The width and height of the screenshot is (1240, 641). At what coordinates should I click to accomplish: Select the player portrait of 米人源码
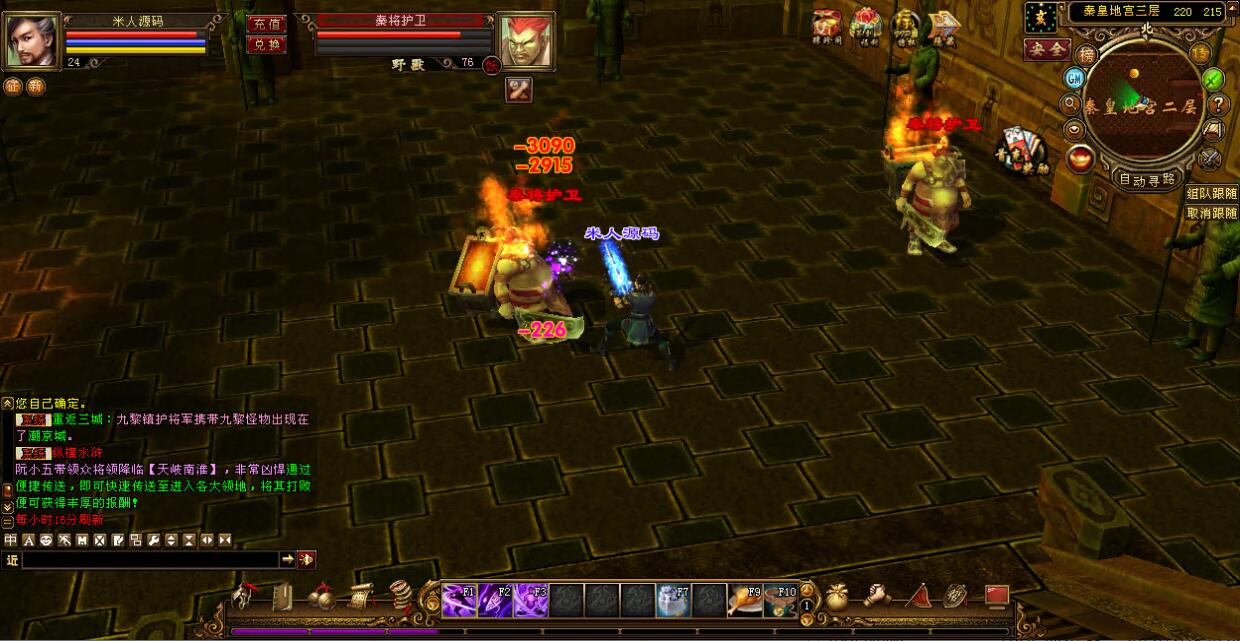tap(33, 40)
